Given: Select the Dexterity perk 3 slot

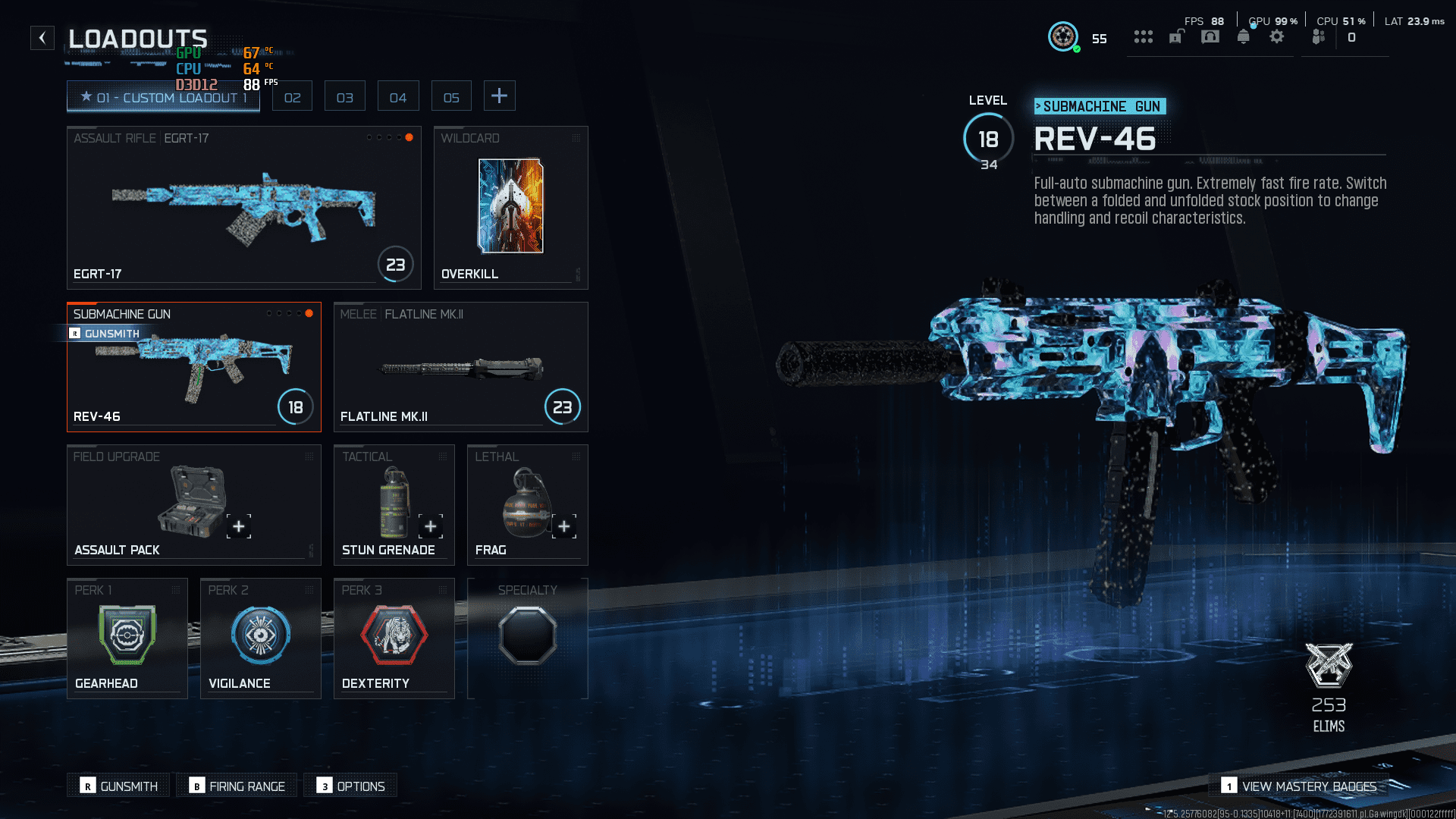Looking at the screenshot, I should click(394, 639).
